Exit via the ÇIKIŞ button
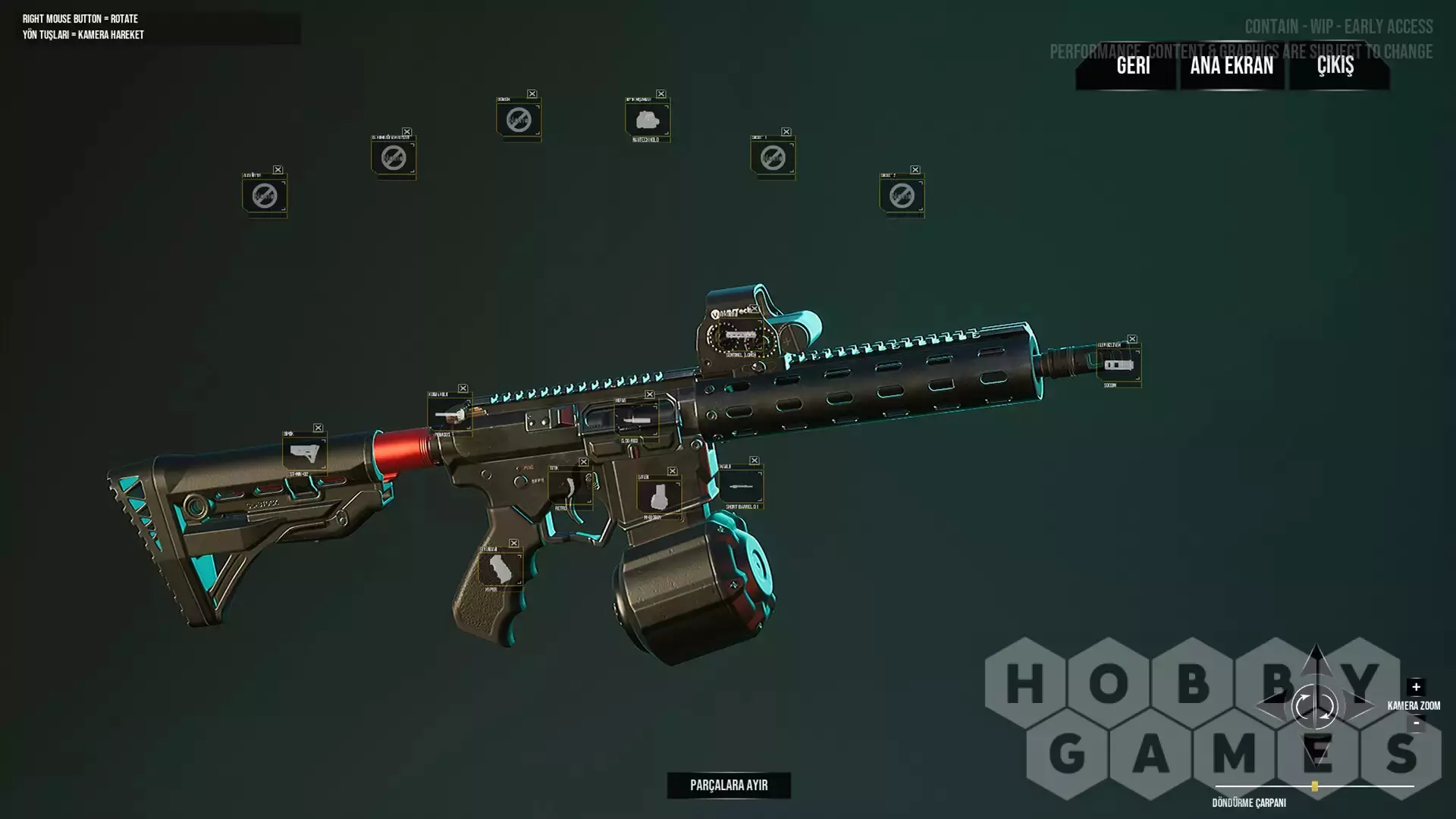 [x=1335, y=66]
